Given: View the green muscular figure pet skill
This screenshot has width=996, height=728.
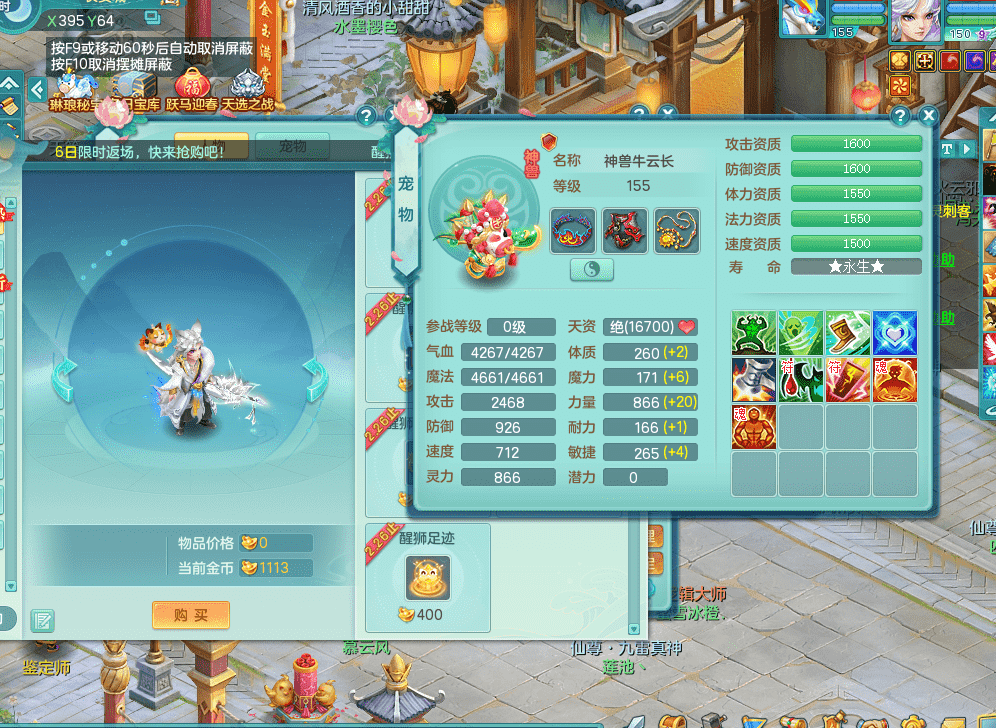Looking at the screenshot, I should point(754,333).
